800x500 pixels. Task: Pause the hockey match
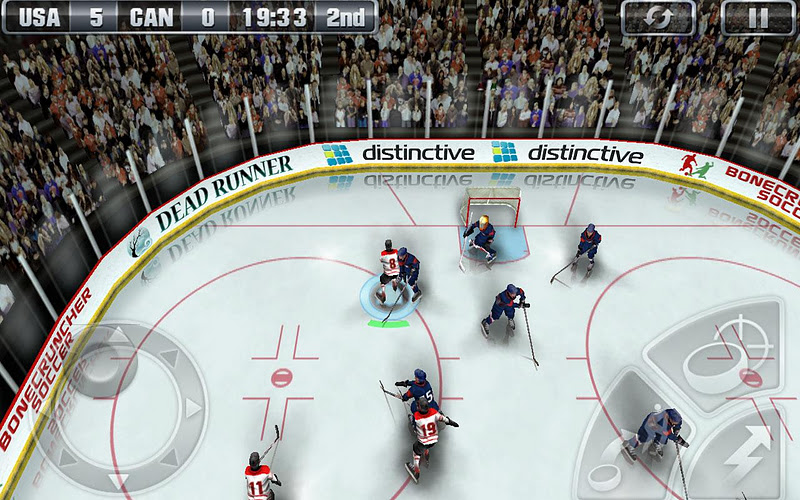tap(758, 17)
